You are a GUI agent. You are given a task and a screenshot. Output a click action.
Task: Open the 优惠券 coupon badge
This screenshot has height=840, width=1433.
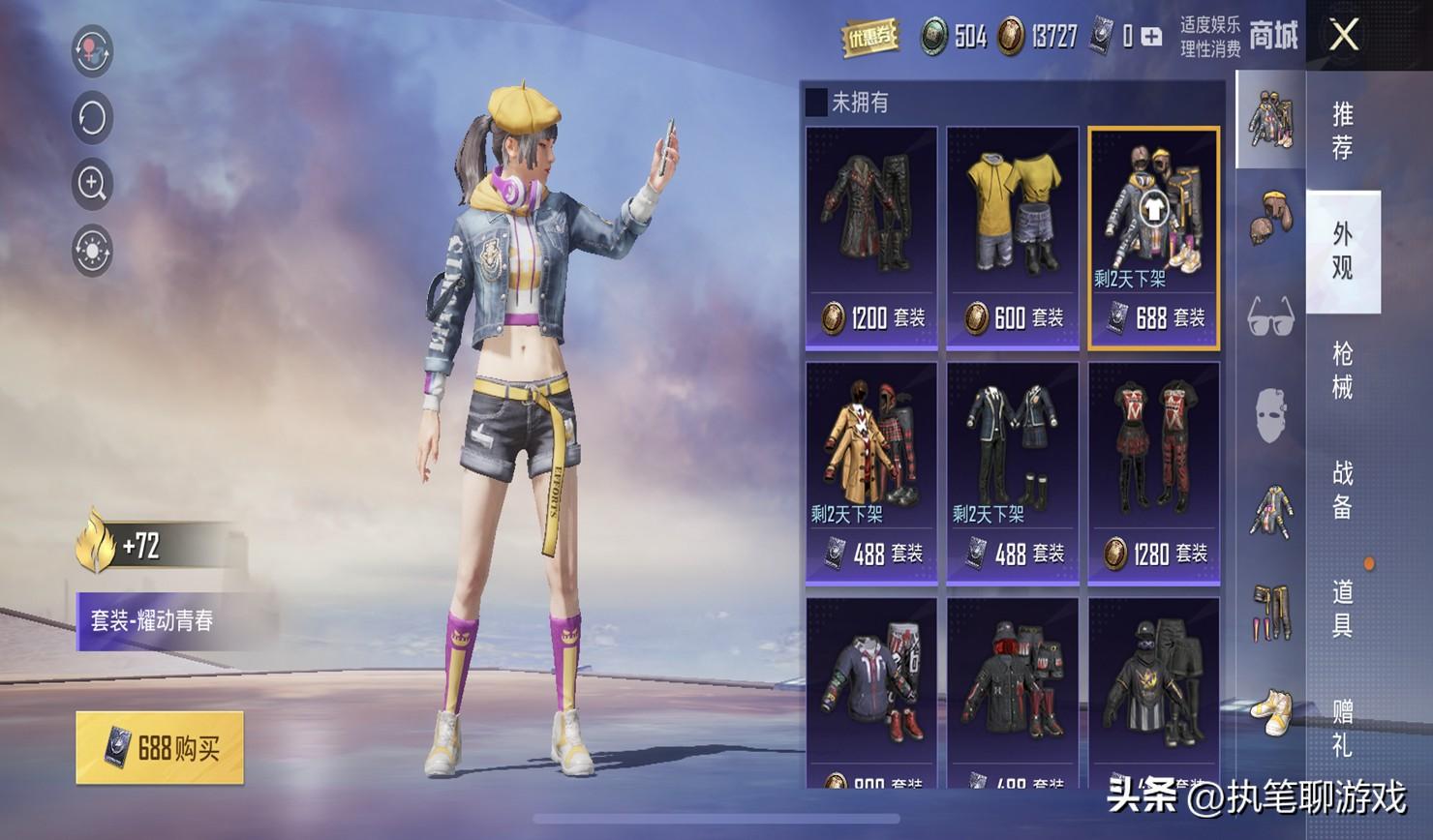pyautogui.click(x=869, y=38)
